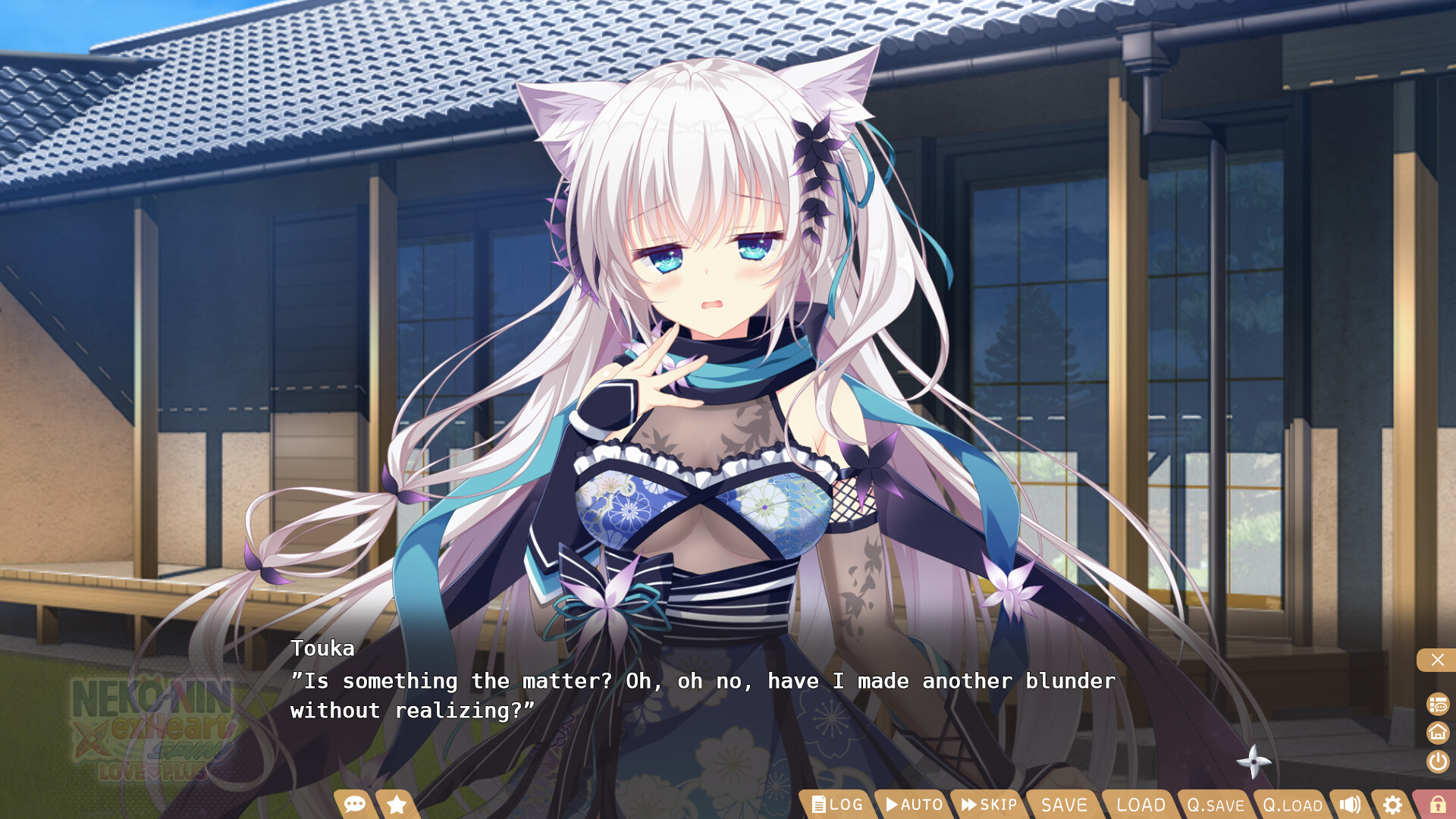Bookmark this scene with the star icon
The image size is (1456, 819).
pyautogui.click(x=395, y=805)
